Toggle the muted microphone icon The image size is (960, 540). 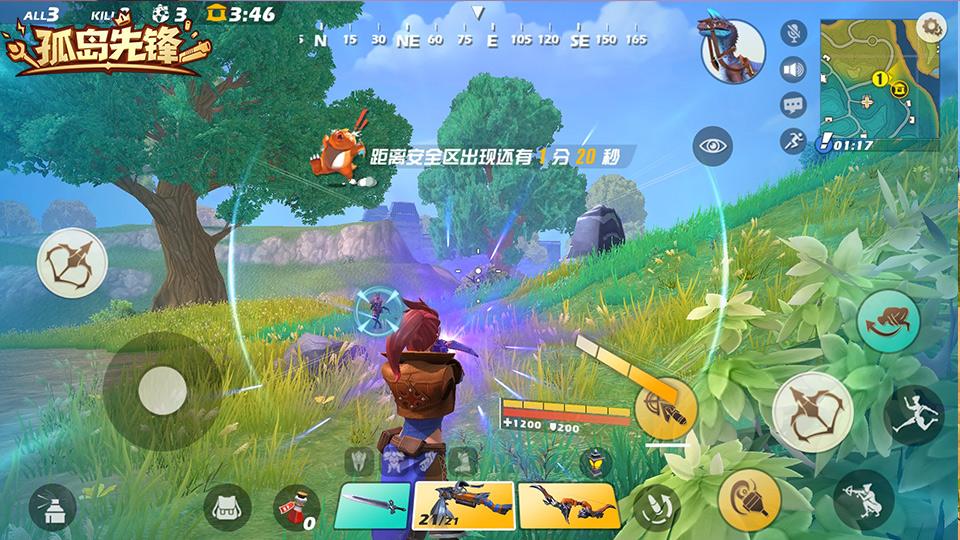click(795, 33)
